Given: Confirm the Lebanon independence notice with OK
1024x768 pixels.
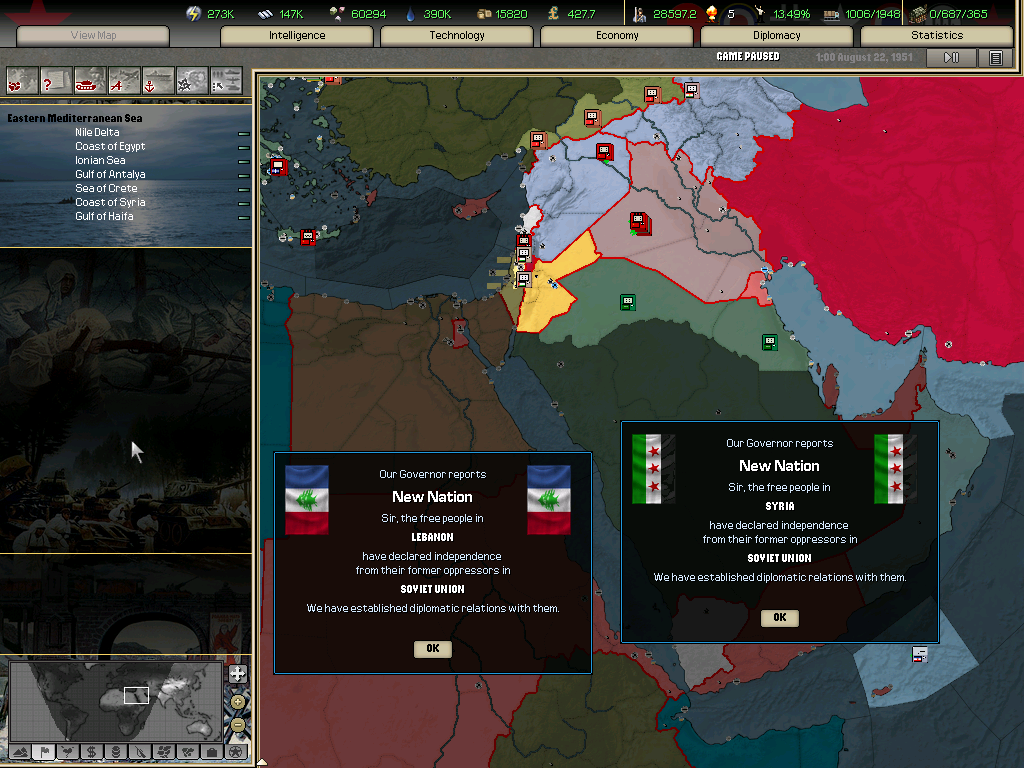Looking at the screenshot, I should [x=432, y=649].
